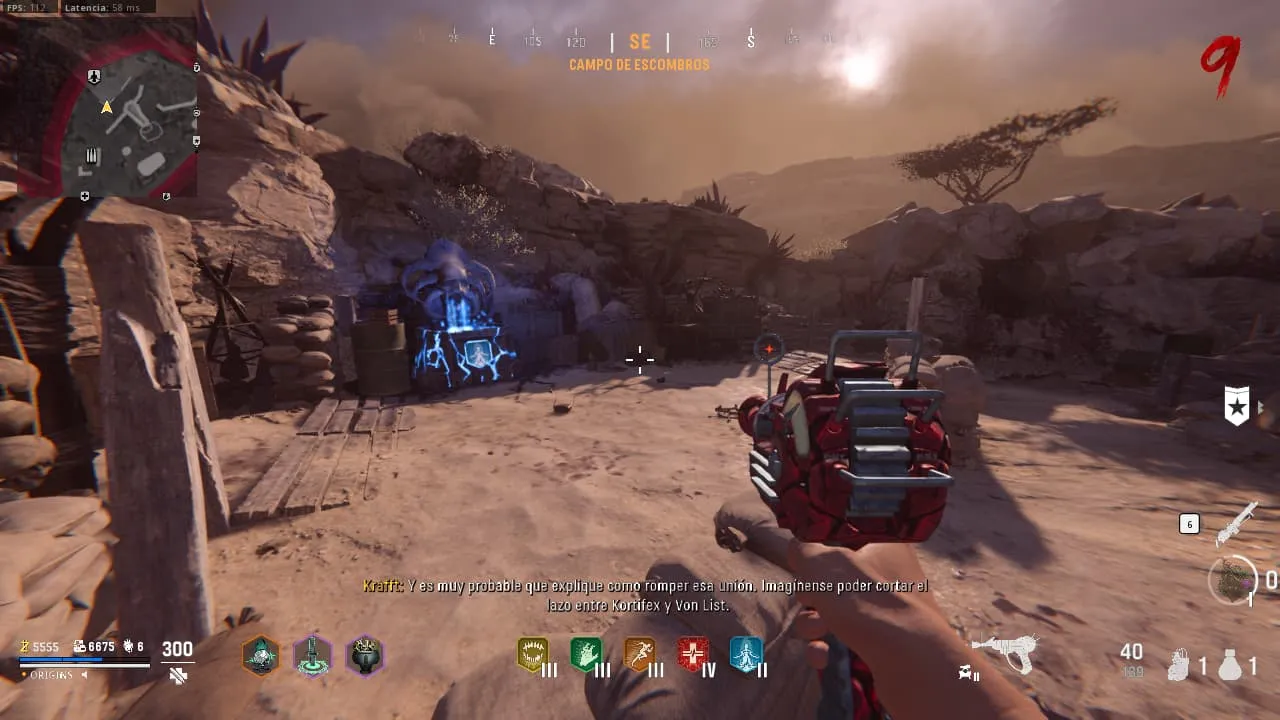This screenshot has width=1280, height=720.
Task: Click the white star shield badge
Action: click(1237, 406)
